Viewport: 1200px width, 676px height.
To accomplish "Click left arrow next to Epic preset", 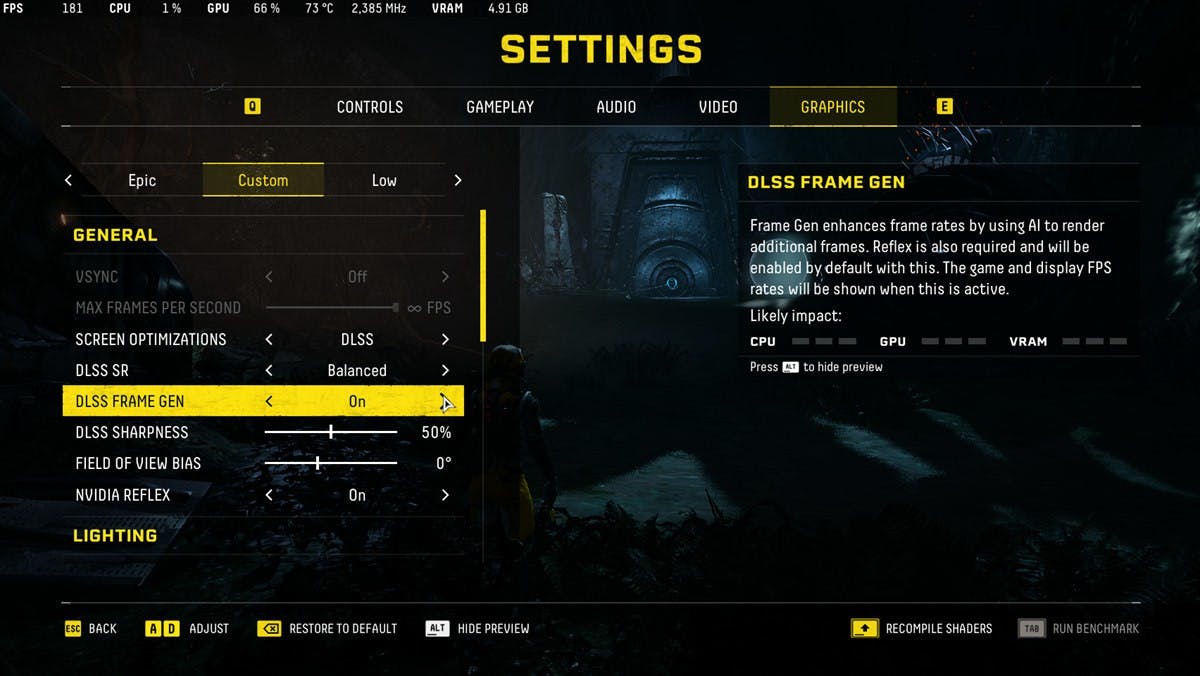I will [x=68, y=180].
